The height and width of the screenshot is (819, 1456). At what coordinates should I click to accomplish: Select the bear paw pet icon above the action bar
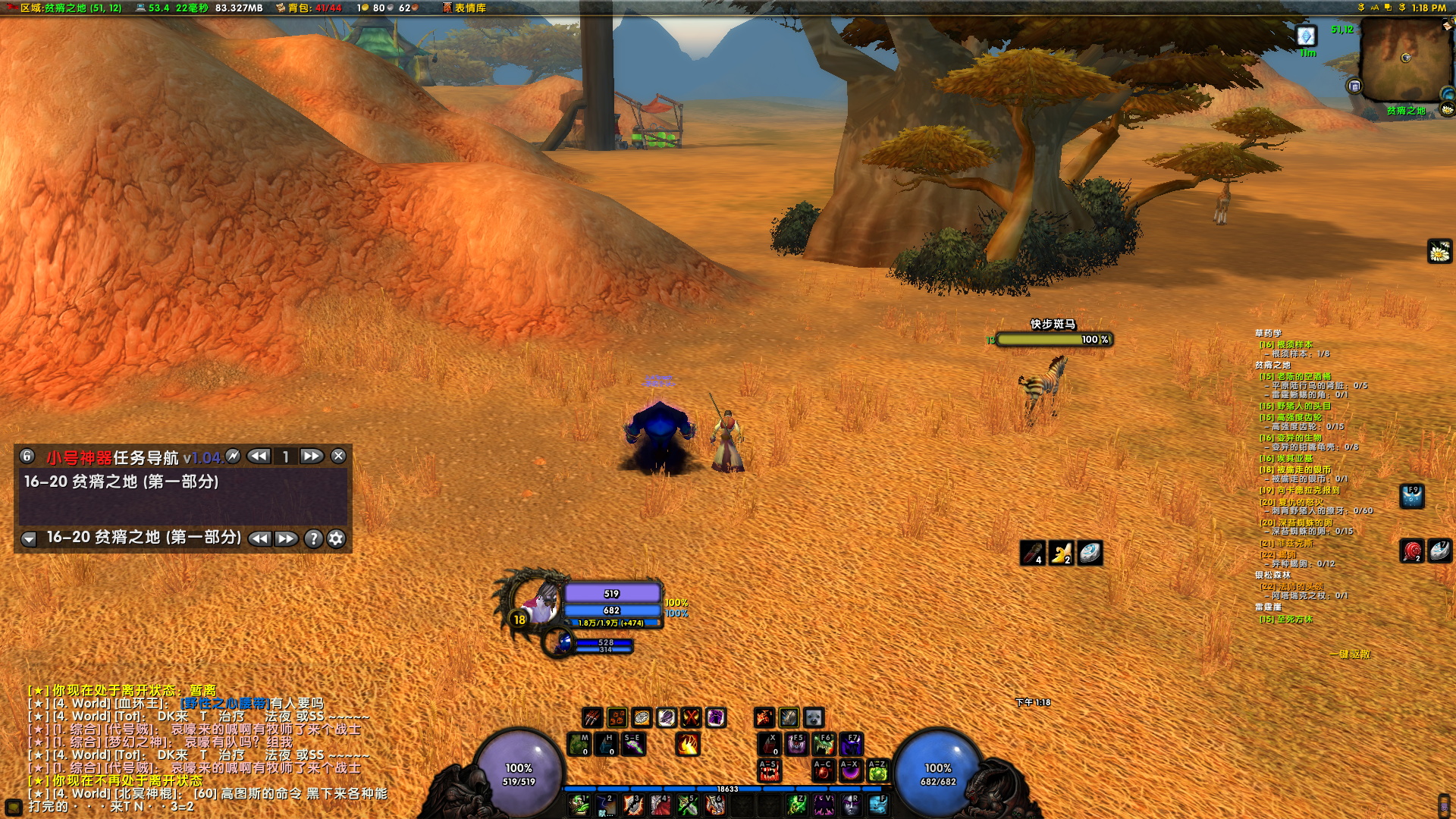[814, 718]
